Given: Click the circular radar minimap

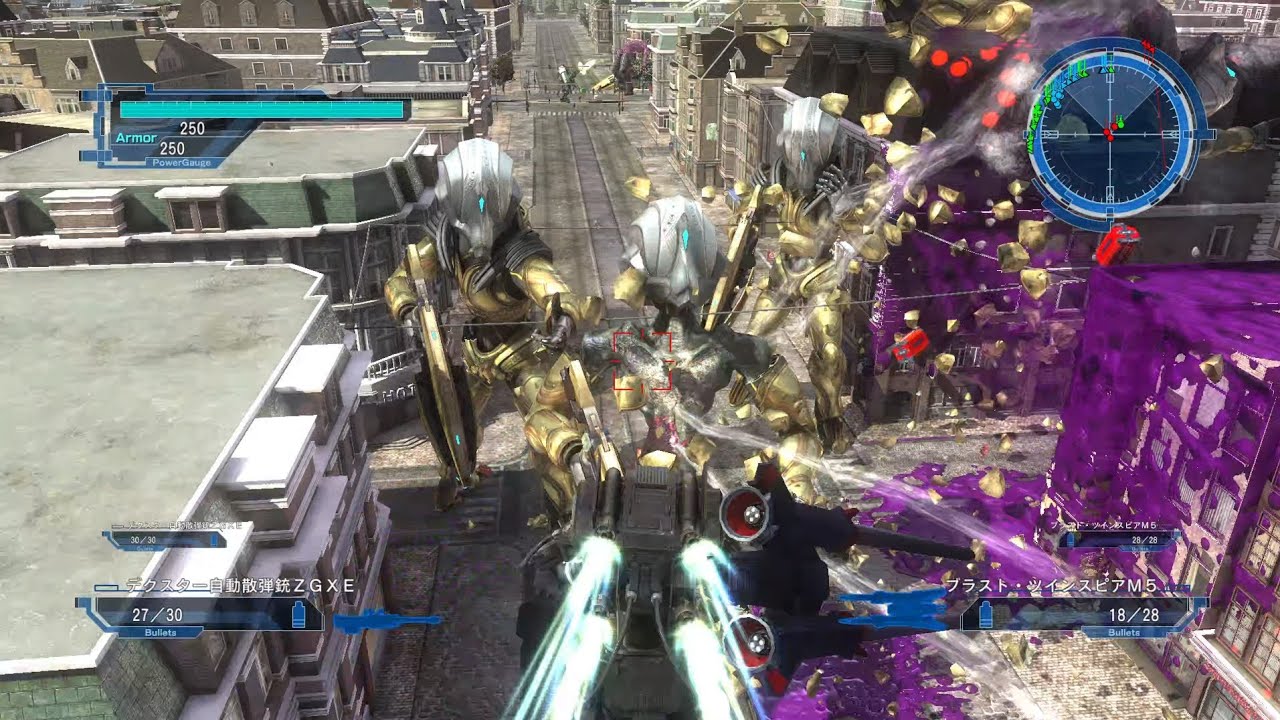Looking at the screenshot, I should [1110, 133].
